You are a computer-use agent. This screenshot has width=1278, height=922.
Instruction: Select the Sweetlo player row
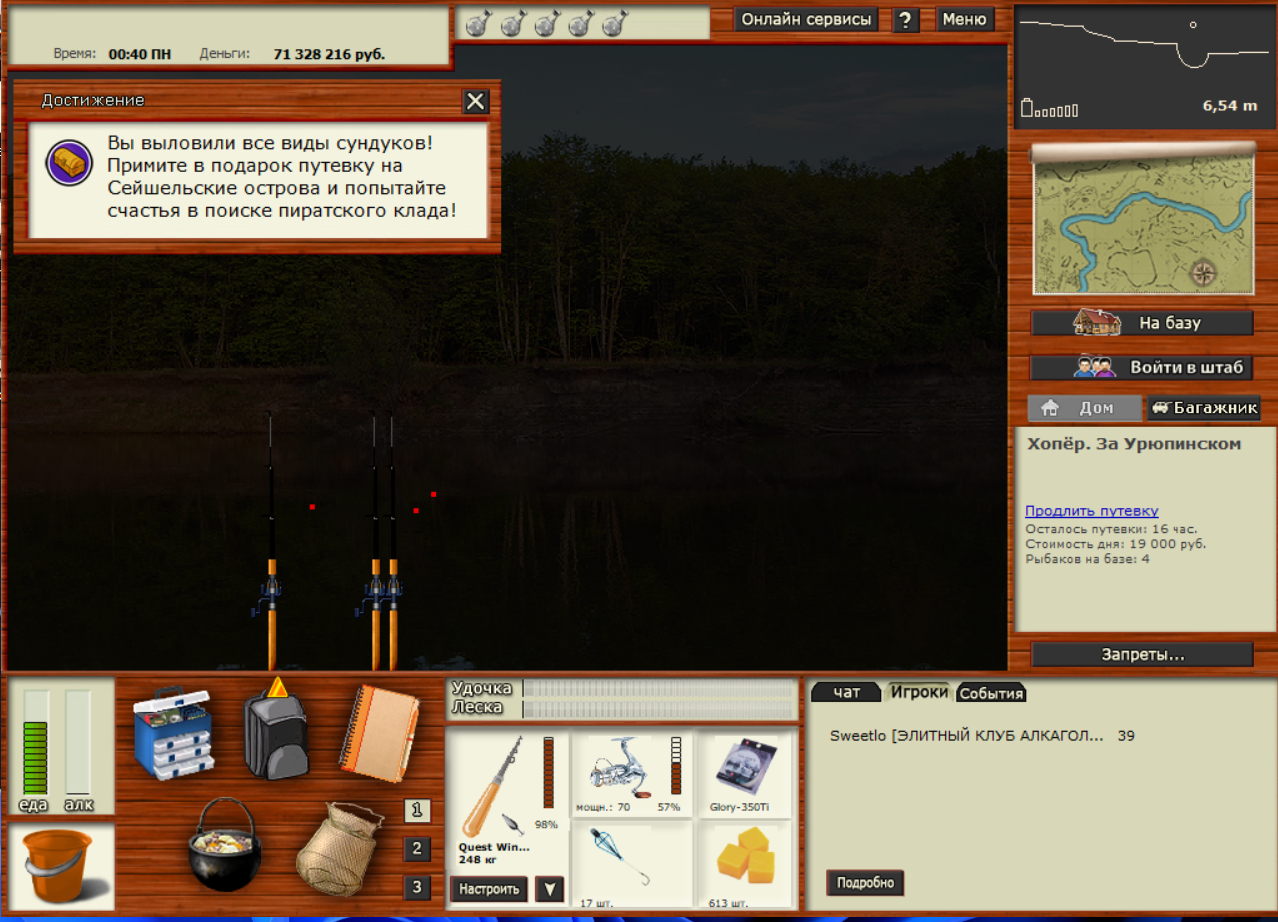click(x=966, y=736)
